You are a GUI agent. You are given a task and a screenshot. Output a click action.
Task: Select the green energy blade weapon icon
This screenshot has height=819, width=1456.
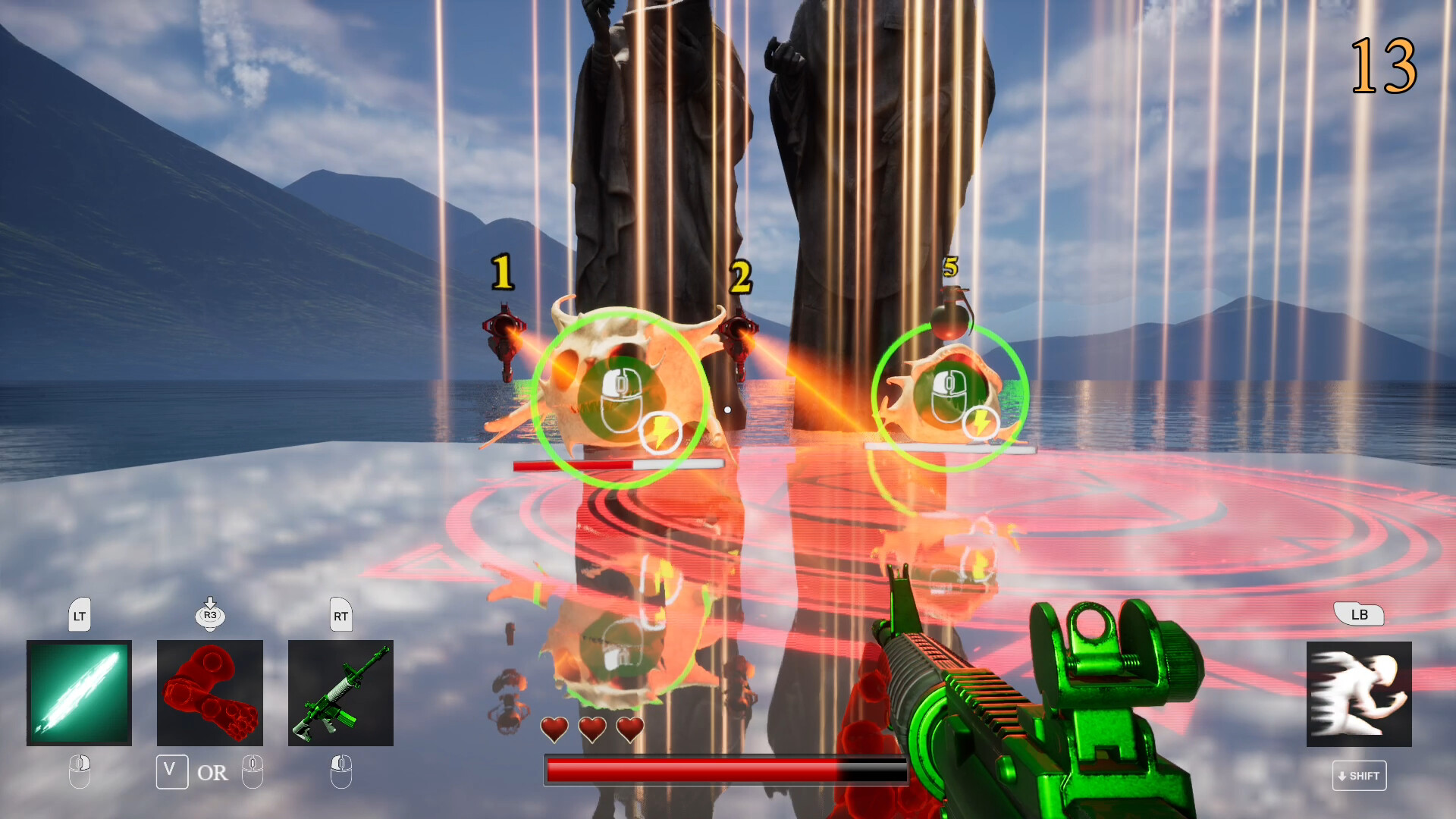coord(79,692)
